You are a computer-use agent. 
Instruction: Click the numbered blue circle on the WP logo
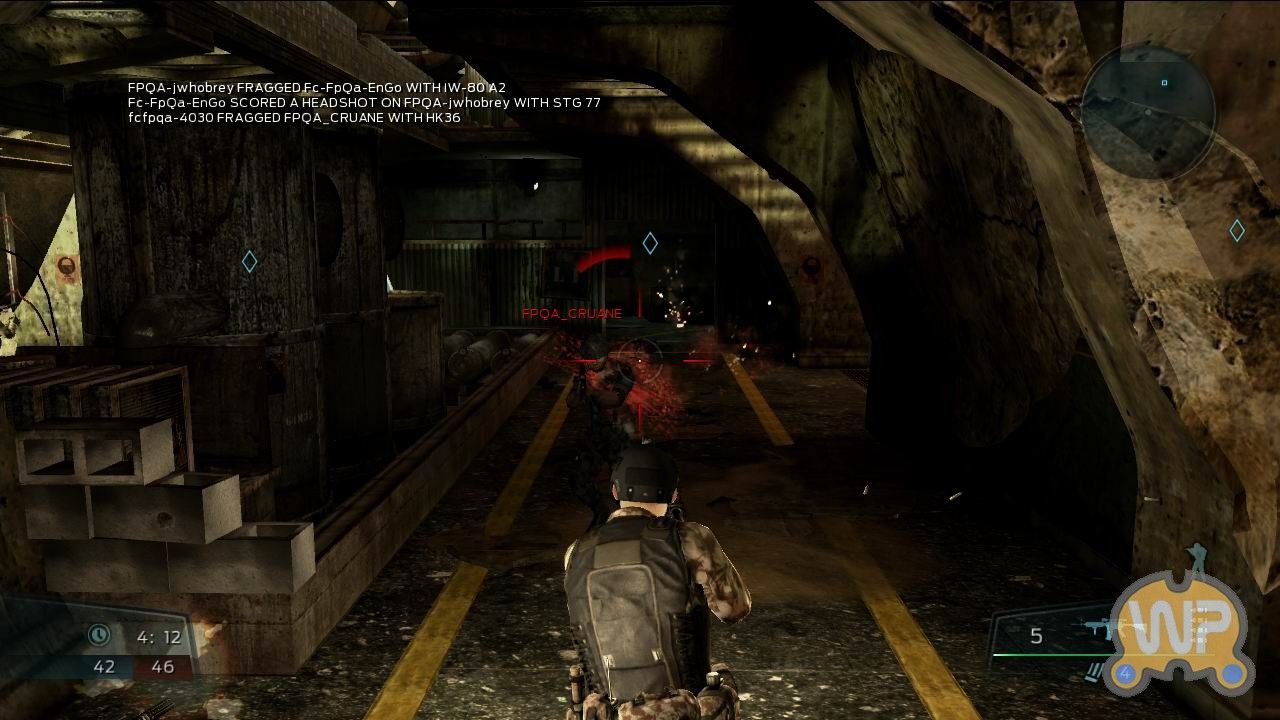[x=1125, y=674]
